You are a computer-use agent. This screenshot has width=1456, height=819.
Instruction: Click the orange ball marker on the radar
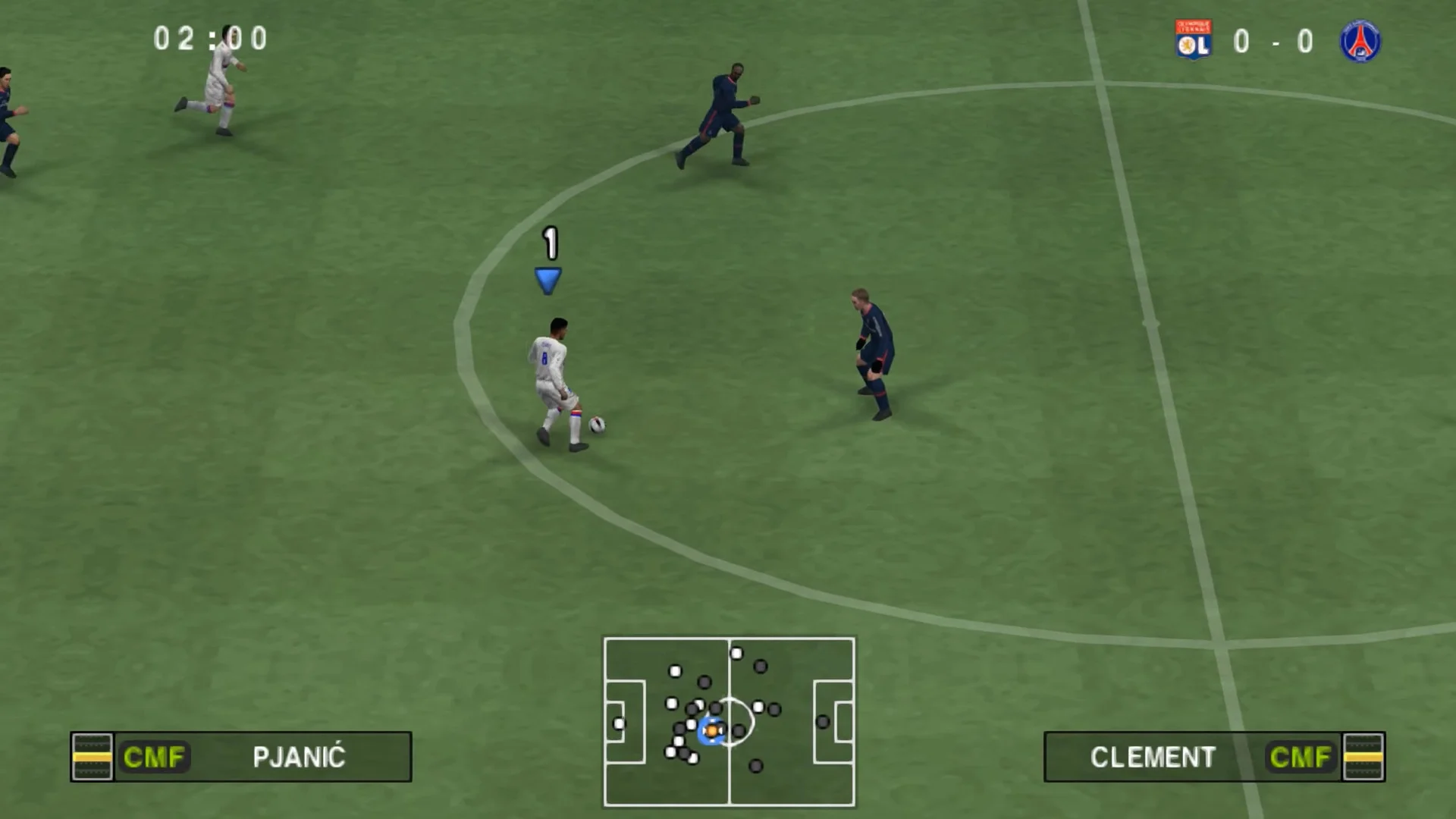click(711, 730)
